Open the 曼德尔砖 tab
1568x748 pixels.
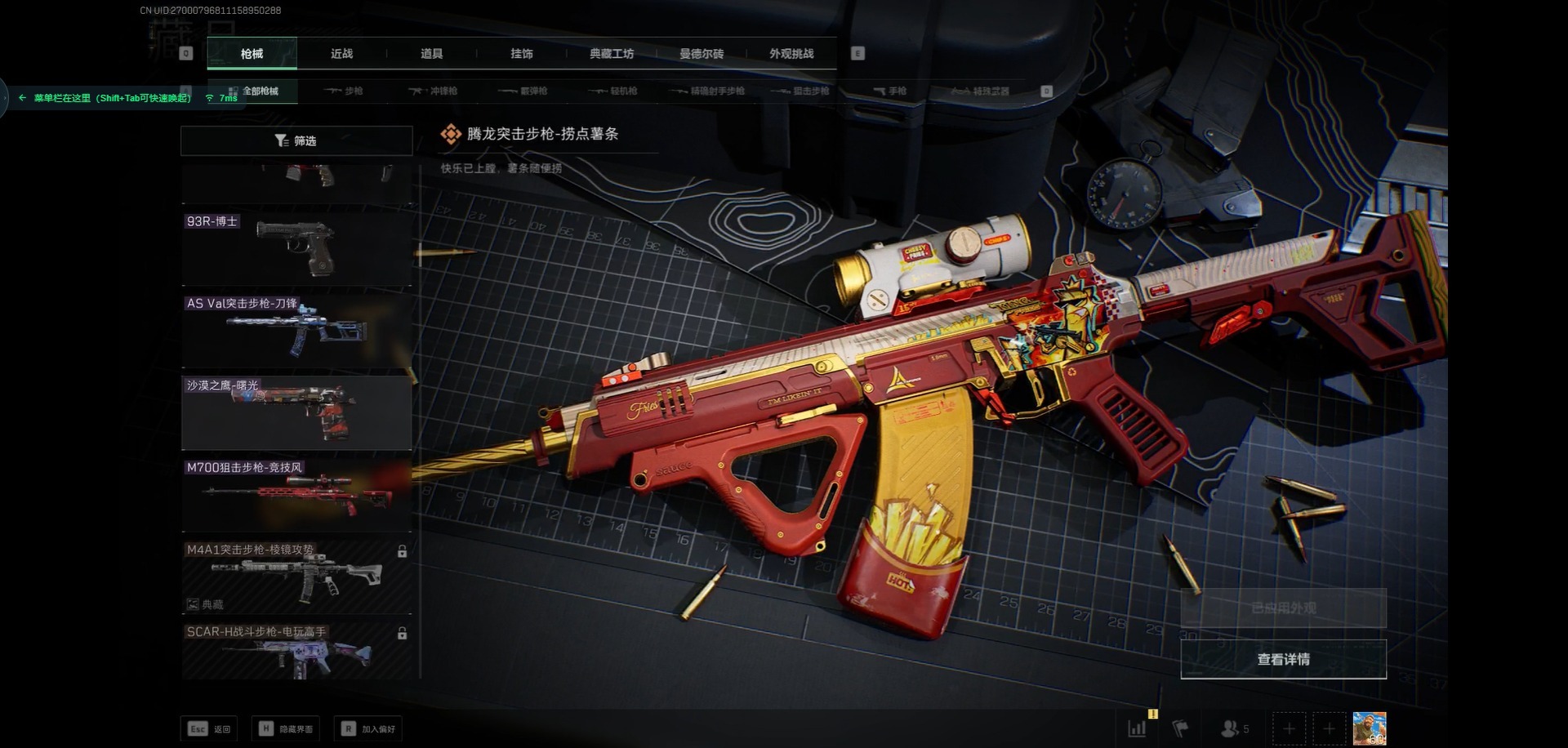tap(702, 54)
